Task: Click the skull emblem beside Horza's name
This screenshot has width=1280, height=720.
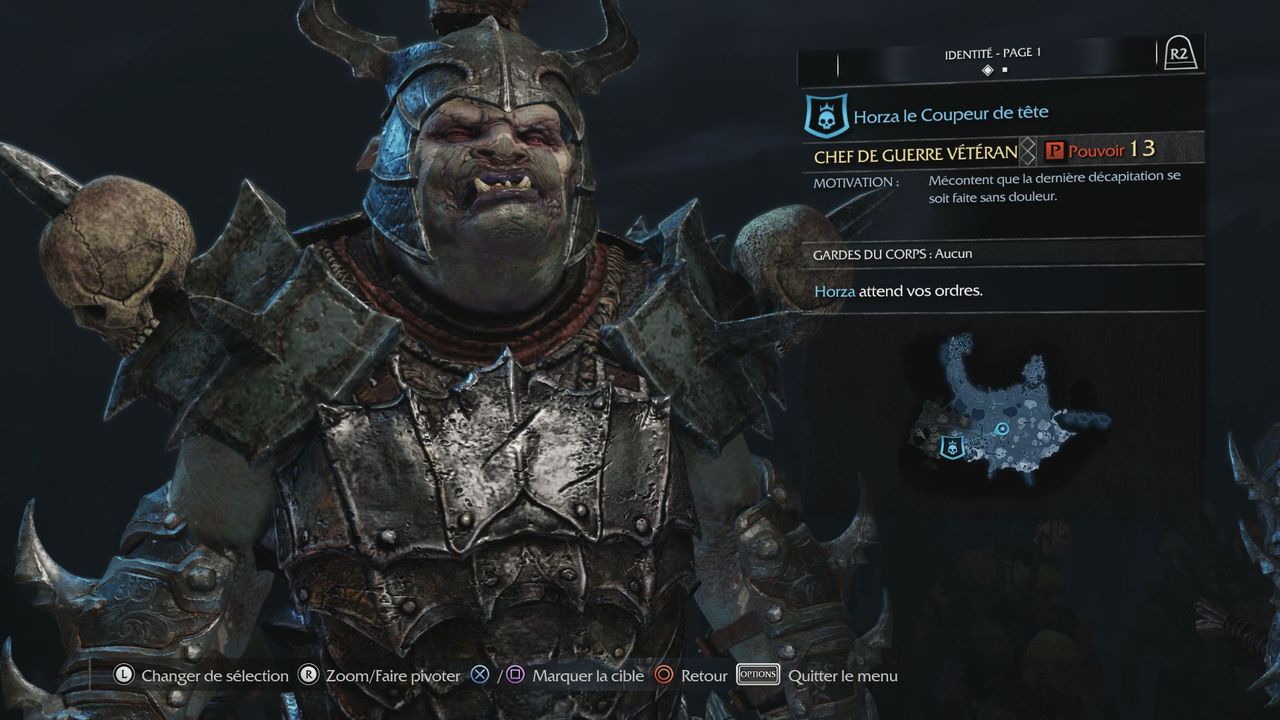Action: coord(825,115)
